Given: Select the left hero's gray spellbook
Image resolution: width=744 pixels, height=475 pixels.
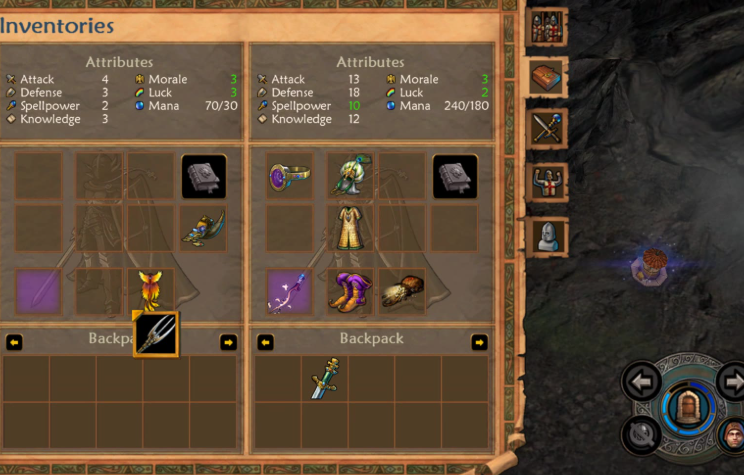Looking at the screenshot, I should (204, 176).
